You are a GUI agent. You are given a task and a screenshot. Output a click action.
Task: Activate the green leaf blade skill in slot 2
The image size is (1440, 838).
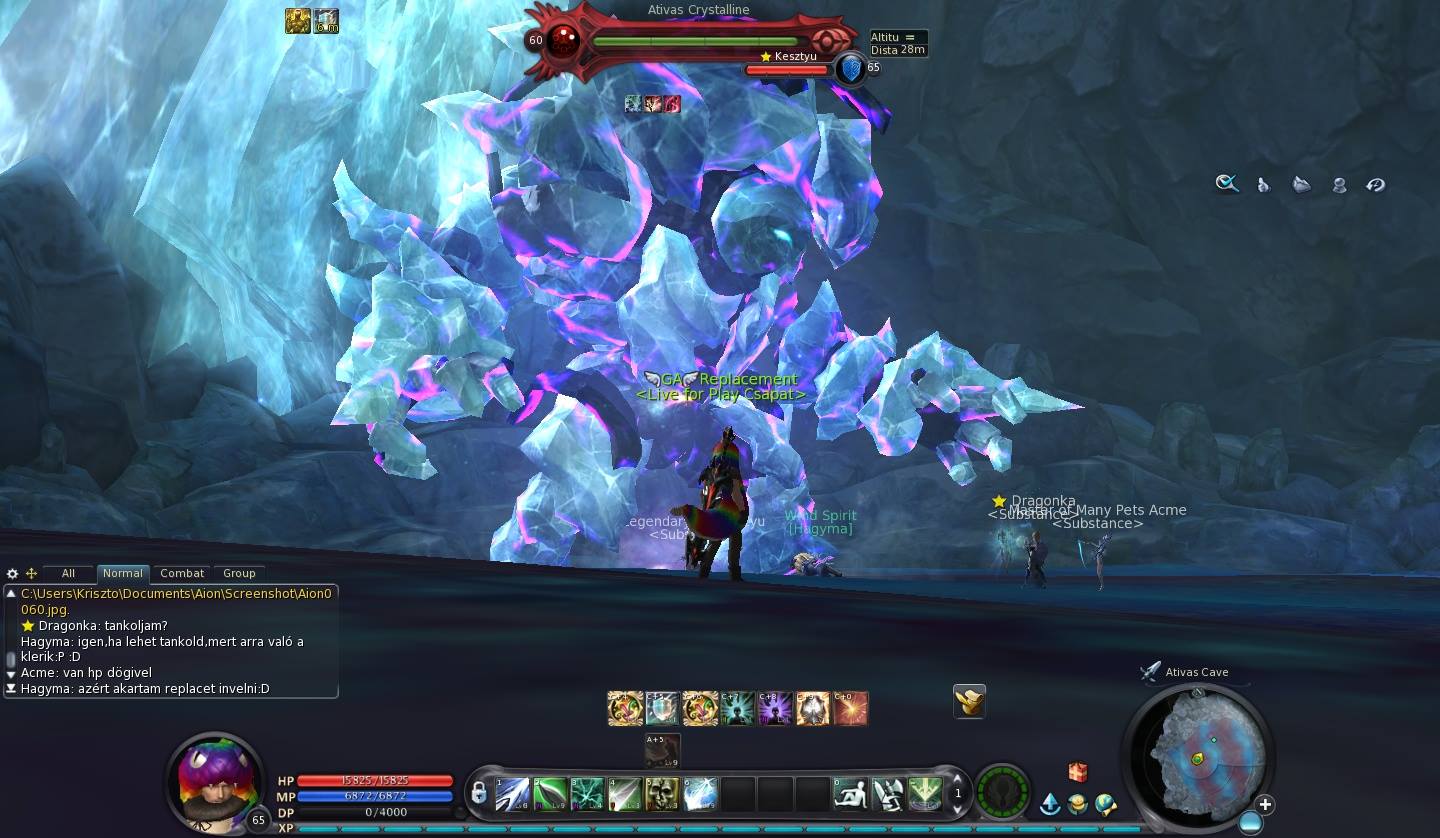tap(550, 794)
